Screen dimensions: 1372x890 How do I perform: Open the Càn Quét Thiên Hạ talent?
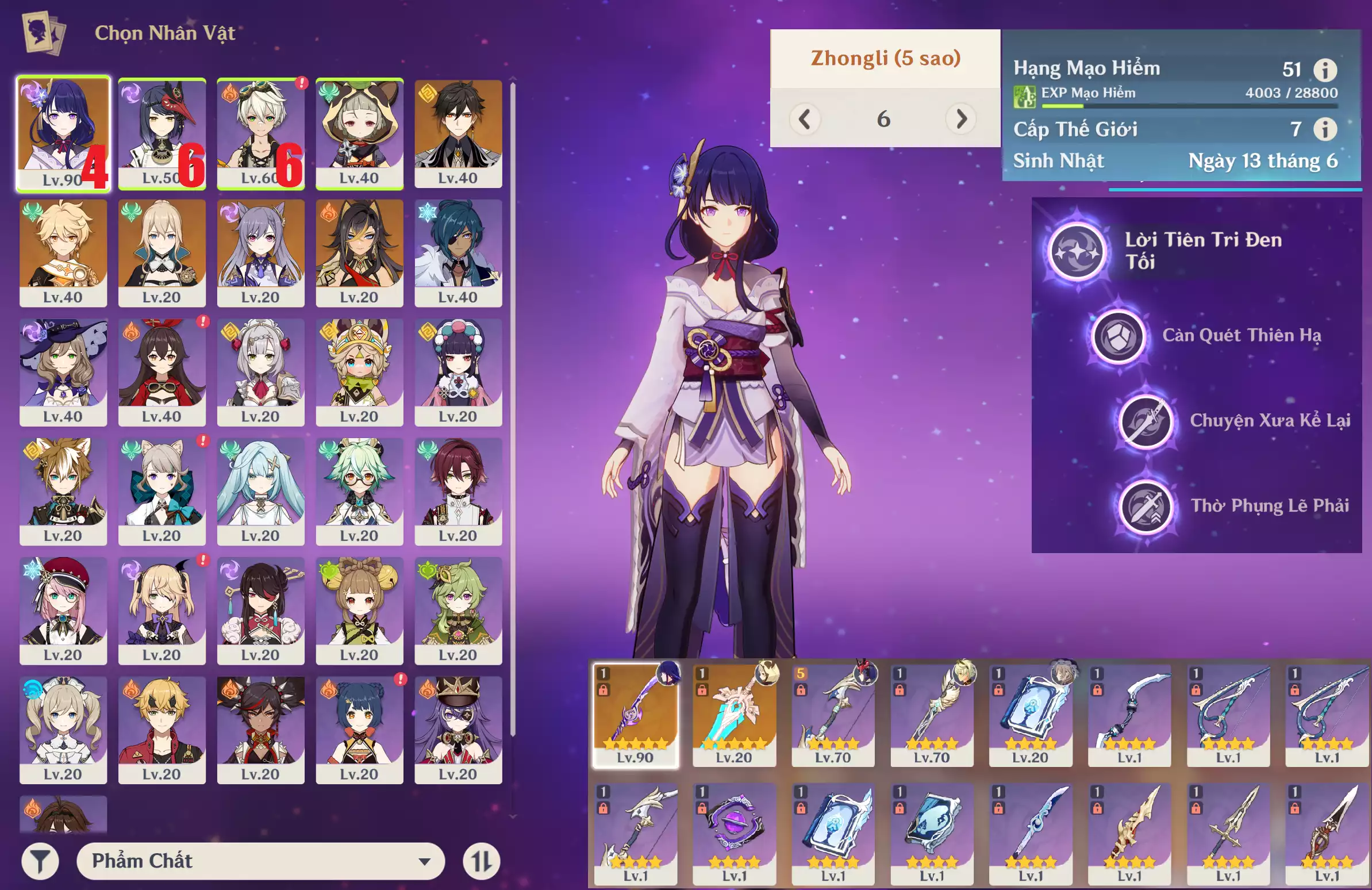click(x=1118, y=336)
